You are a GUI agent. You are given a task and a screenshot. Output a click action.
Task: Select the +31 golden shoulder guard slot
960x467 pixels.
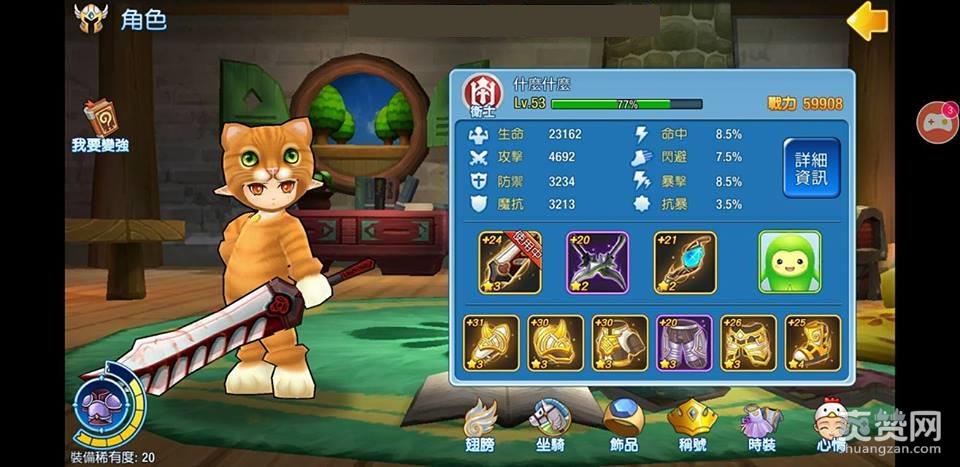pos(492,344)
